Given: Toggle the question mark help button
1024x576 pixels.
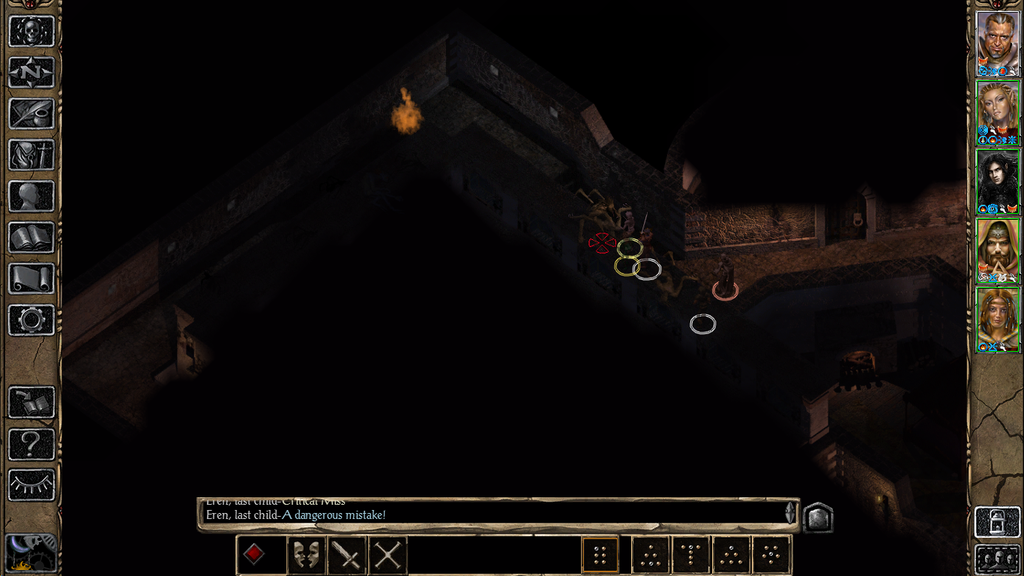Looking at the screenshot, I should [31, 443].
